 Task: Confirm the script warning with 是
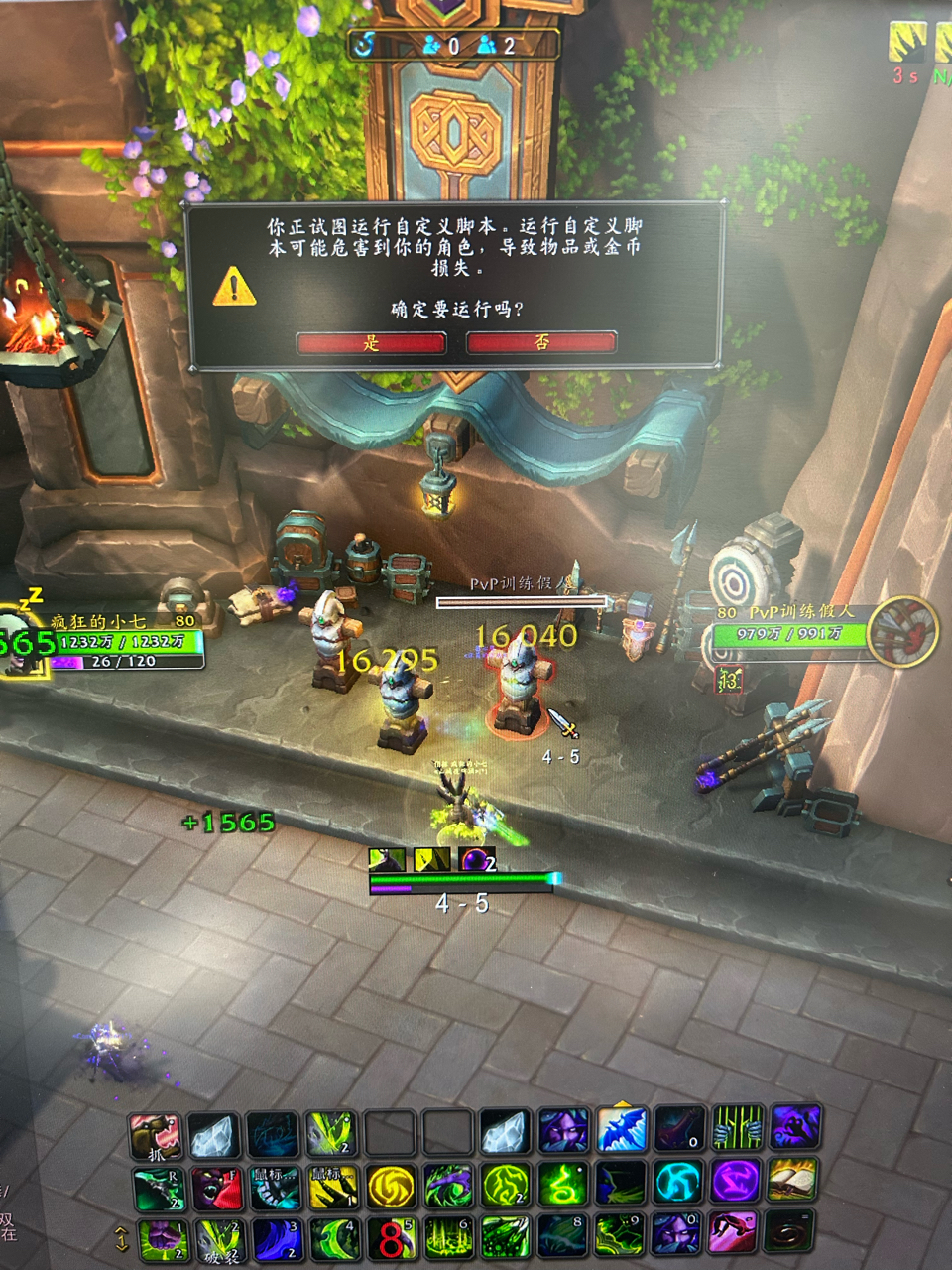[371, 343]
